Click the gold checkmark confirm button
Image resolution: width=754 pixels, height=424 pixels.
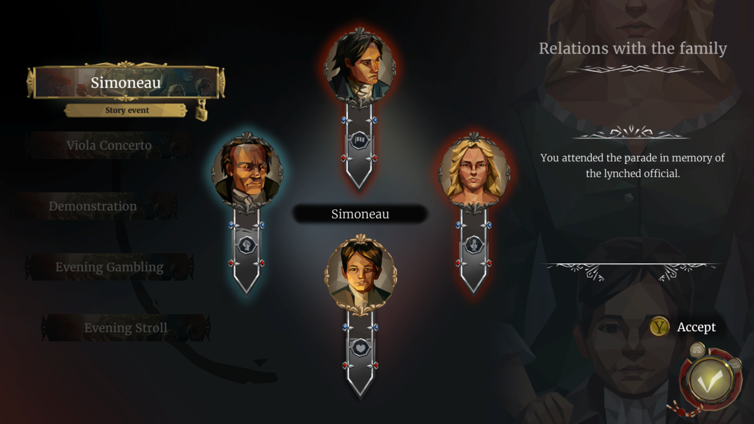[711, 380]
